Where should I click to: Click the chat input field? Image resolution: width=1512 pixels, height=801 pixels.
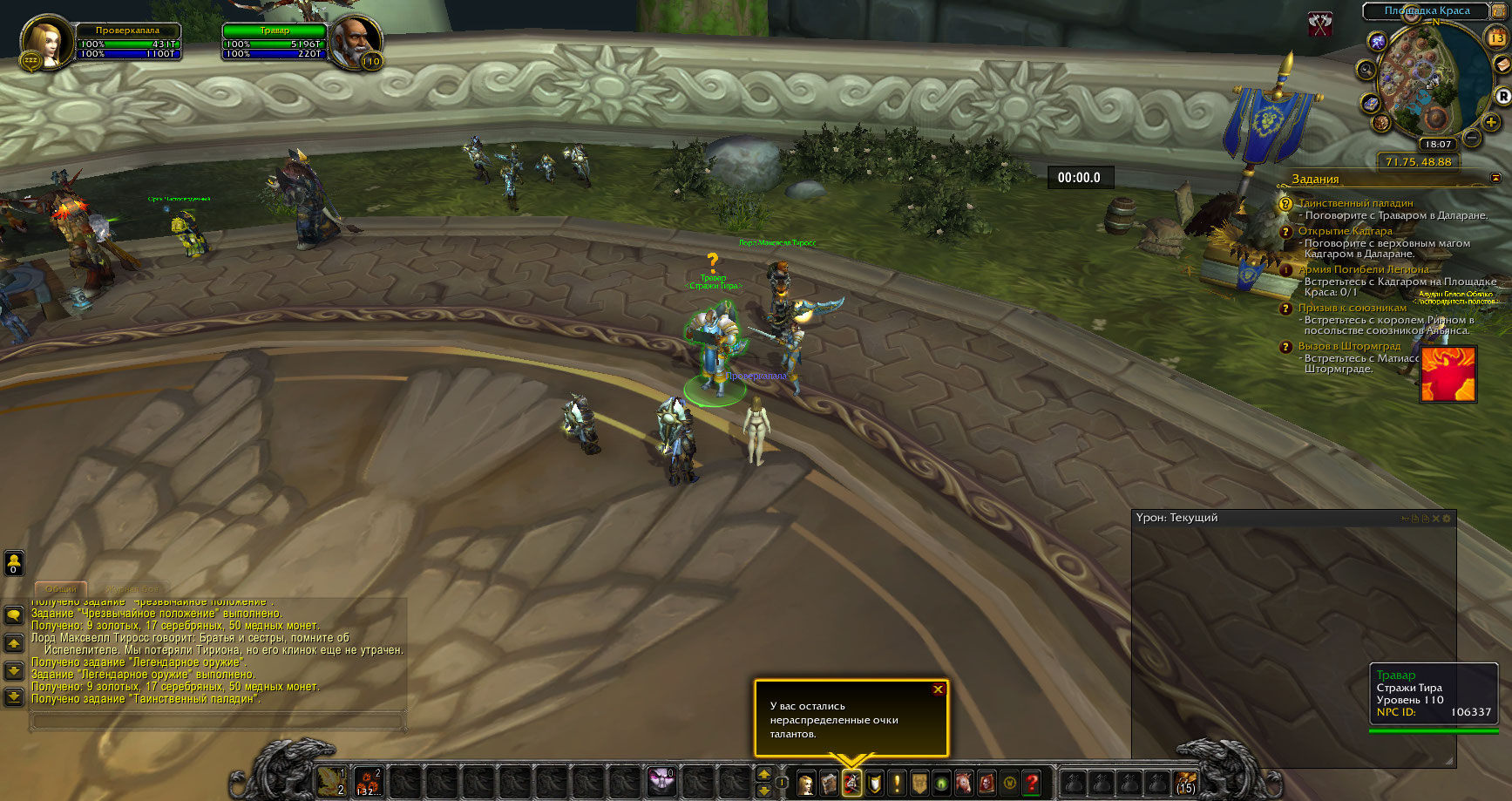pos(218,722)
